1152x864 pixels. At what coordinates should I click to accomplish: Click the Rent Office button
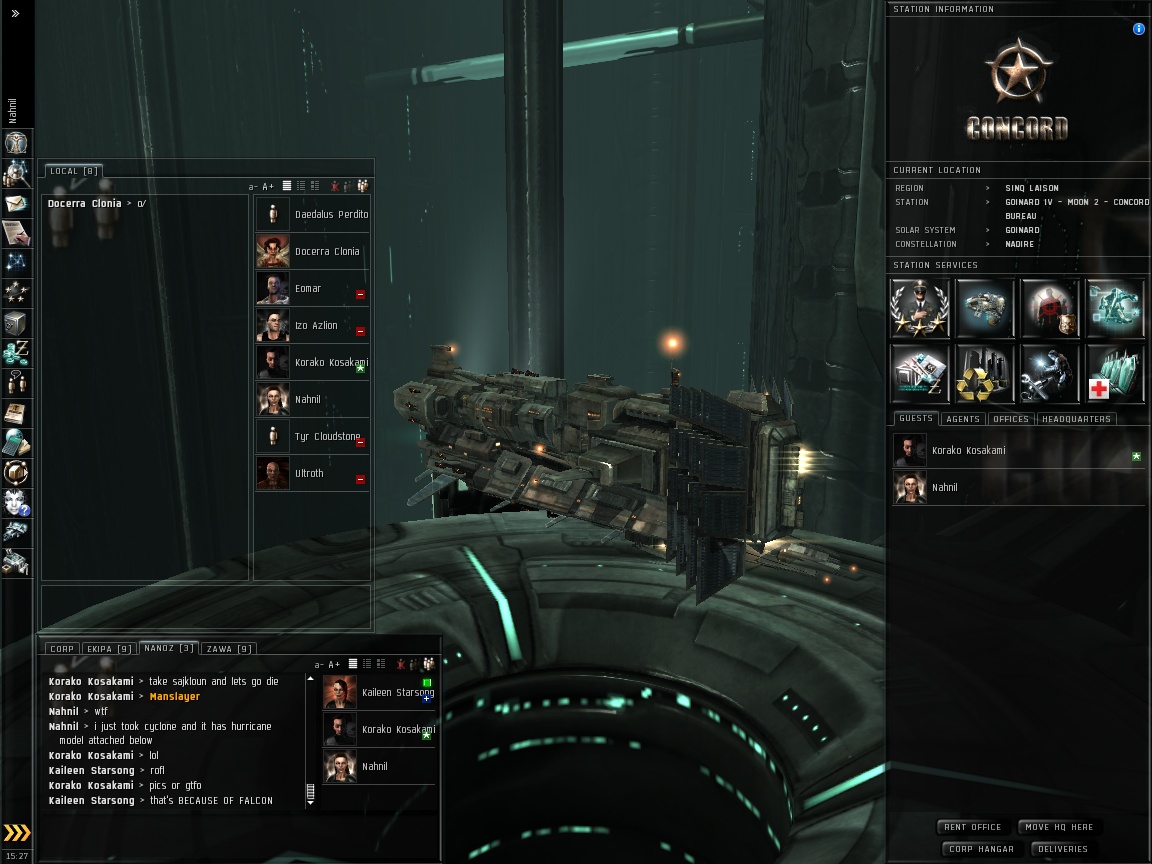972,827
